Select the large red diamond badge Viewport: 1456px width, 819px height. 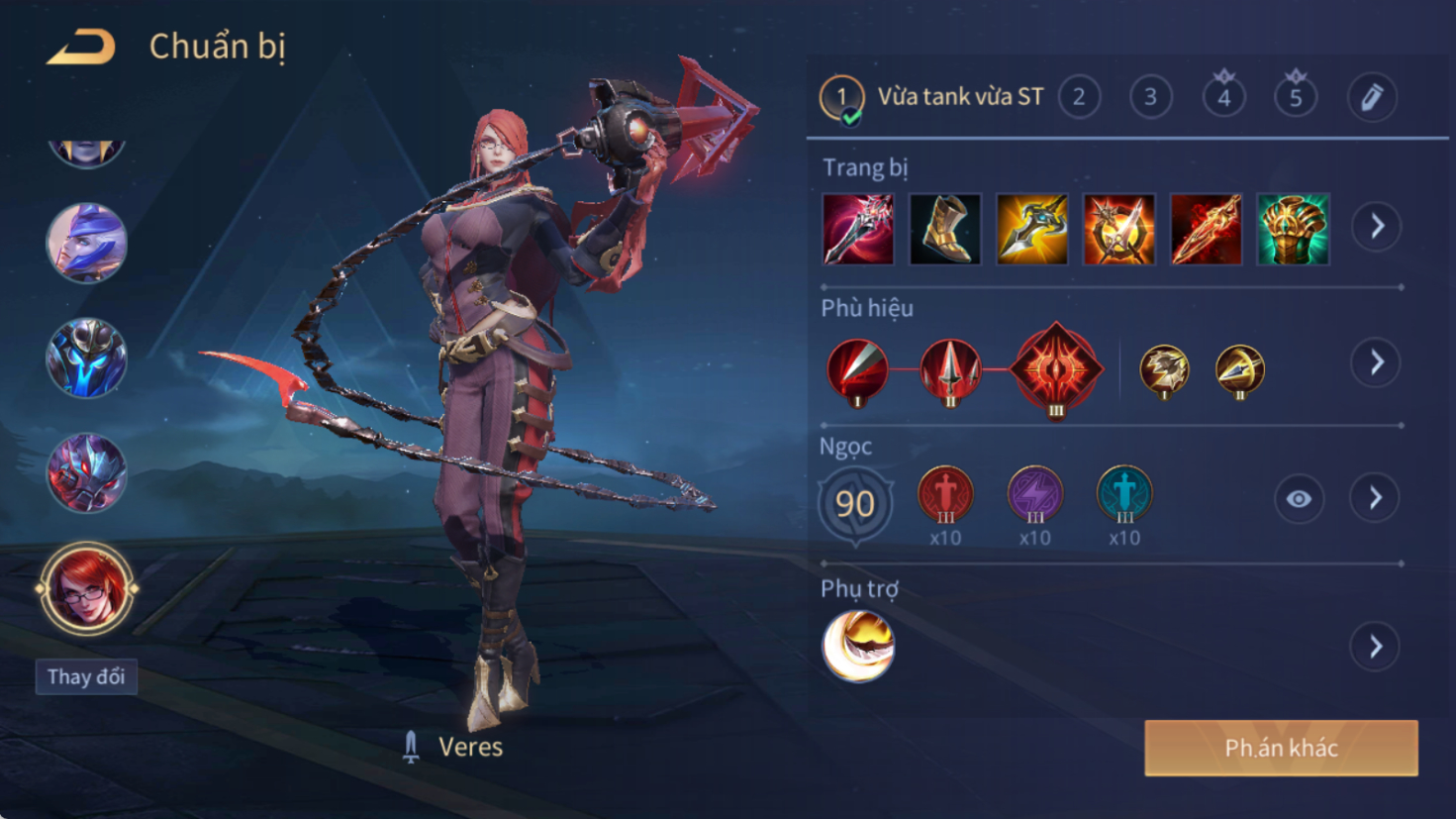point(1056,368)
